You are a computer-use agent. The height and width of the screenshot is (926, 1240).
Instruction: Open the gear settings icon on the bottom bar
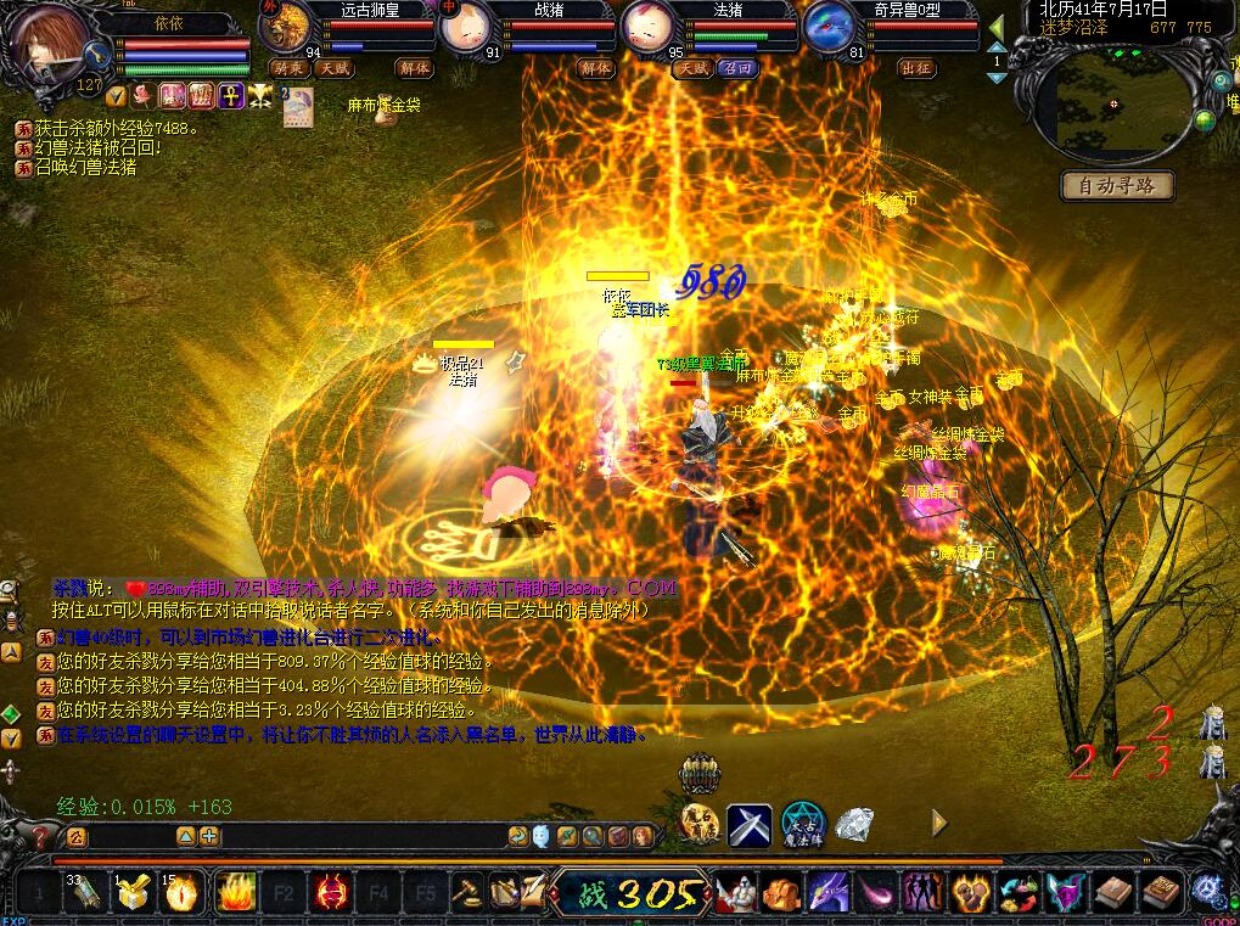point(1210,891)
